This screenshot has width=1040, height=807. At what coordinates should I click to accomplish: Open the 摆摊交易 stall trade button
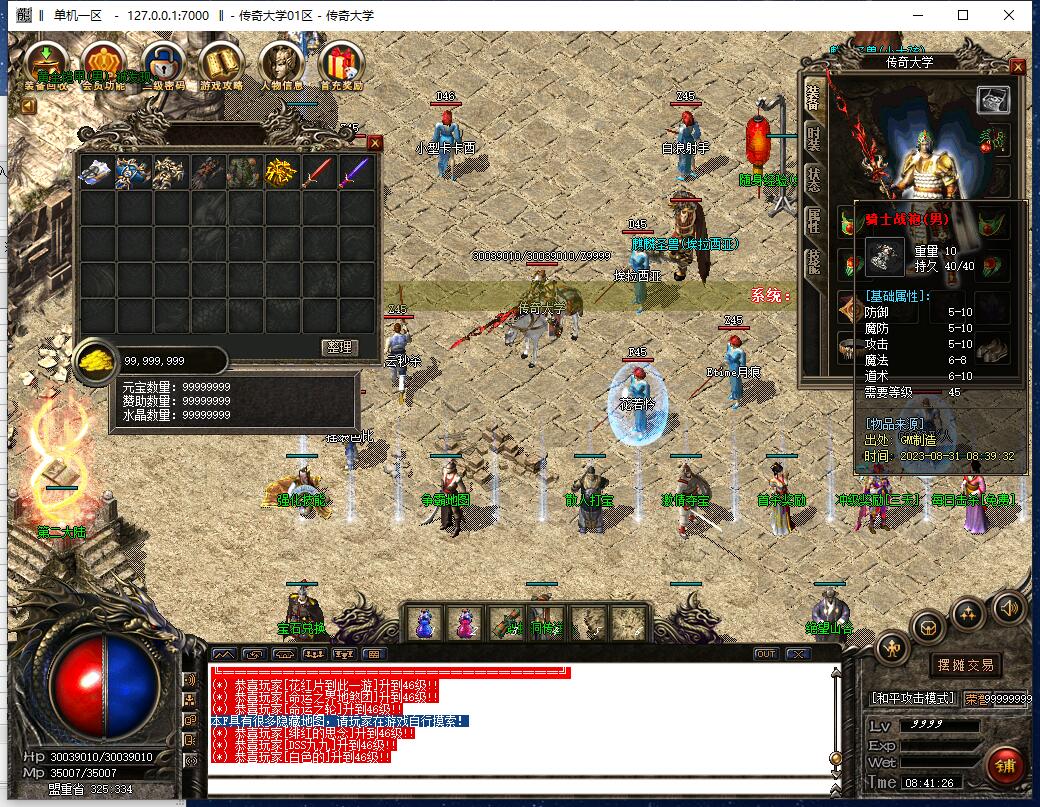coord(965,665)
